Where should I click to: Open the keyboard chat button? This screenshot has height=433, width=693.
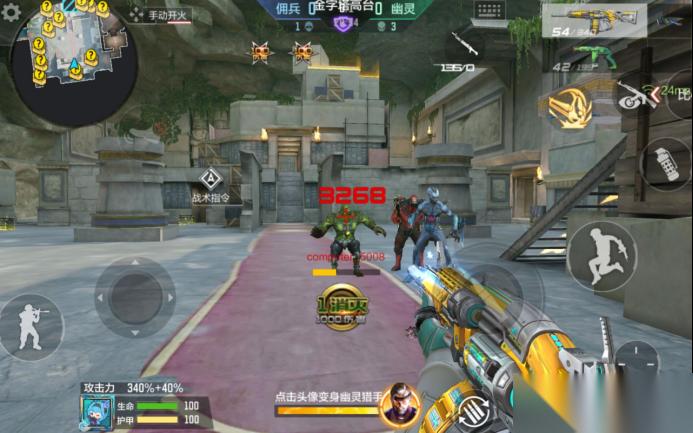pos(489,11)
